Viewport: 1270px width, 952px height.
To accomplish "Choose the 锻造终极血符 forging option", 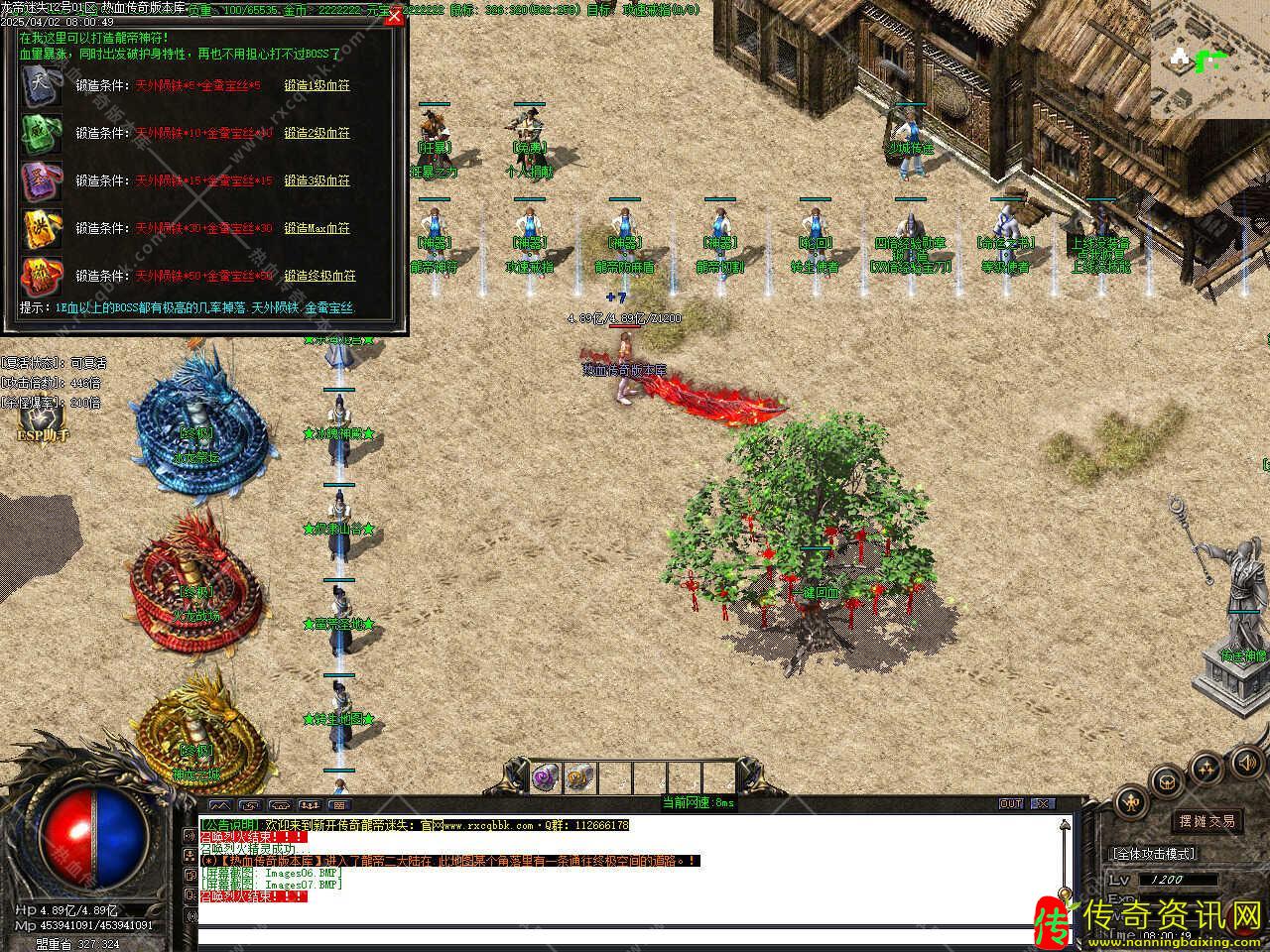I will (319, 276).
